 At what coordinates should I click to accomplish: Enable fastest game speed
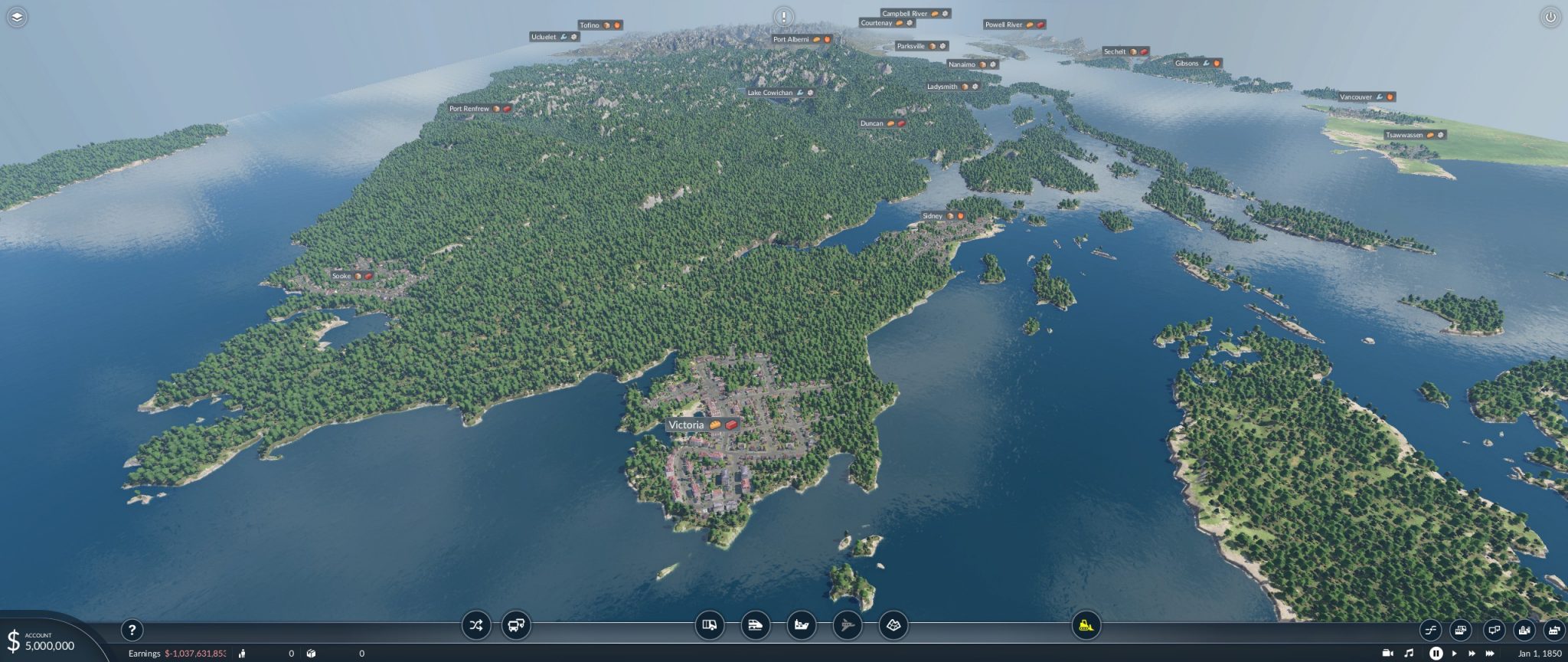1491,654
